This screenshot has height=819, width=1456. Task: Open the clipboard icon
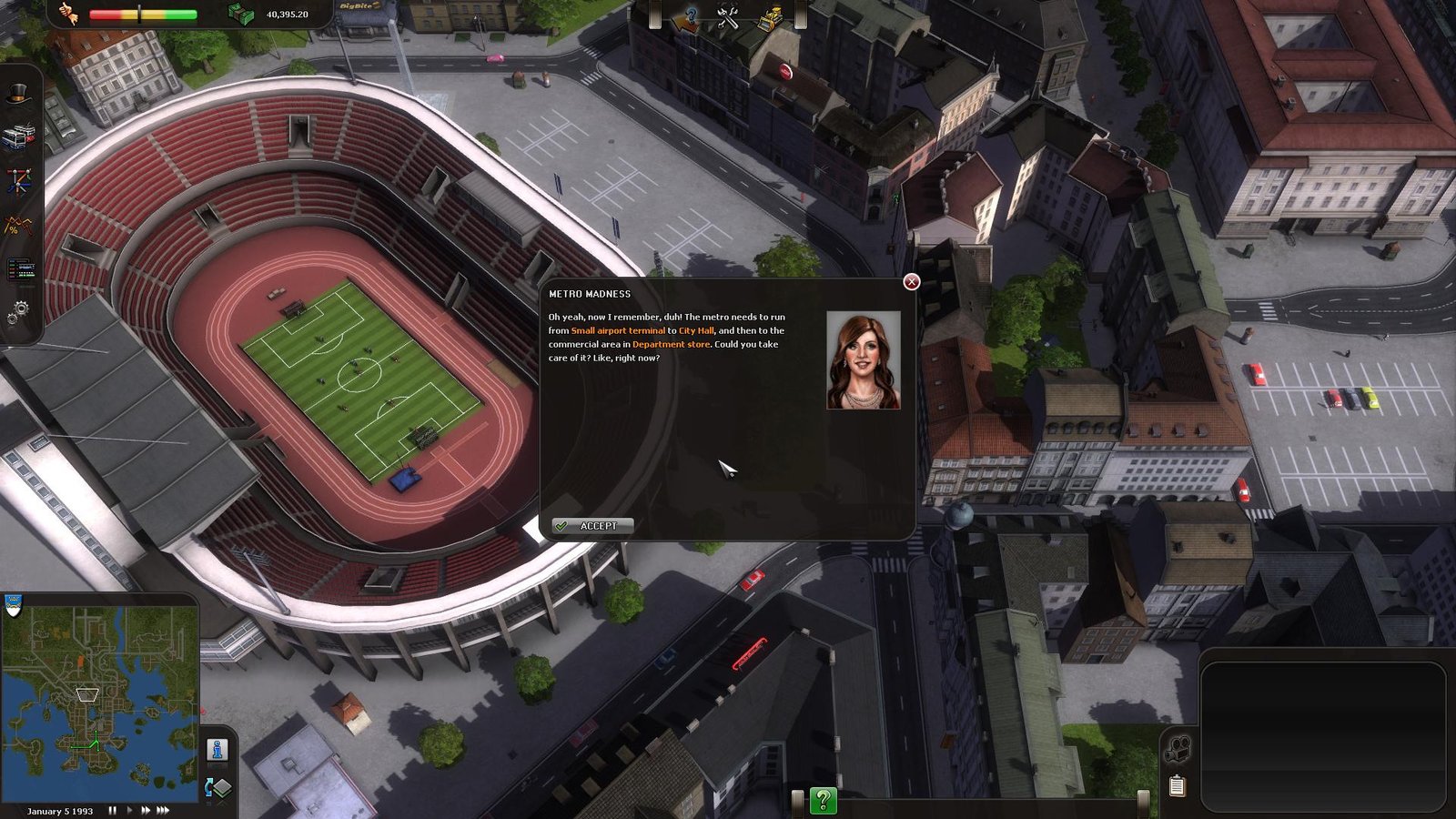pos(1177,785)
